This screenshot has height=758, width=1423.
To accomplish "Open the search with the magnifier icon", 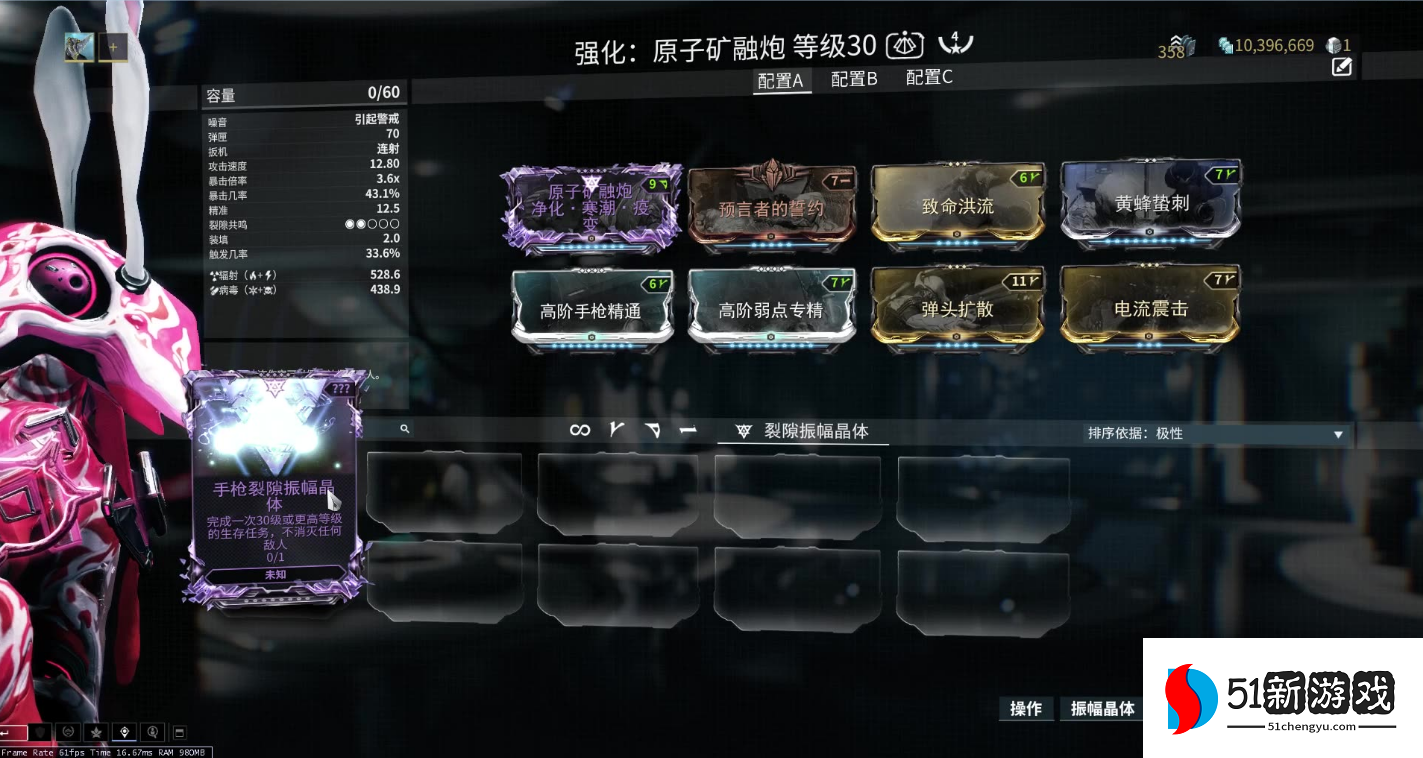I will 405,429.
